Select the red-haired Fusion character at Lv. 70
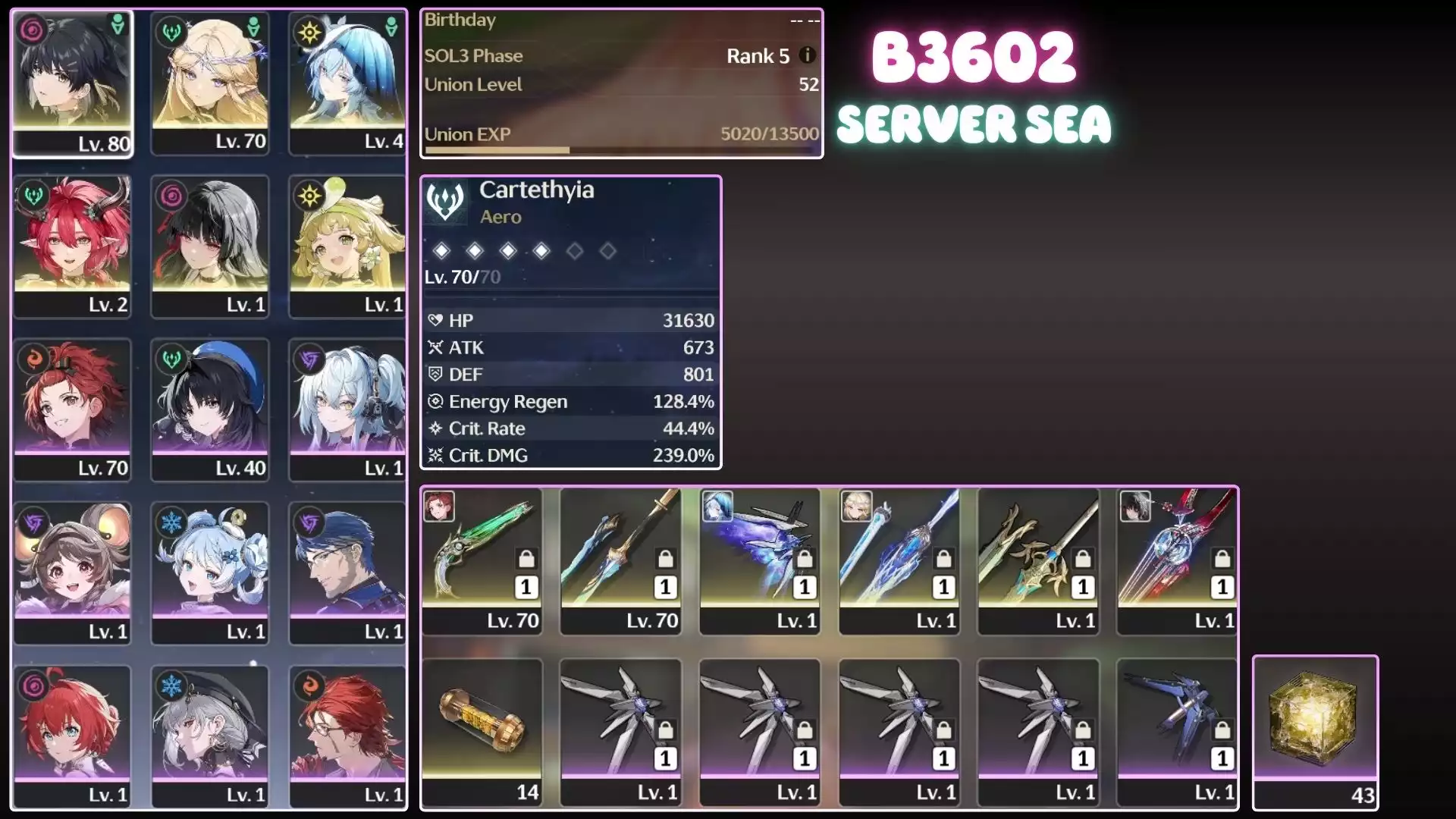 [x=73, y=409]
